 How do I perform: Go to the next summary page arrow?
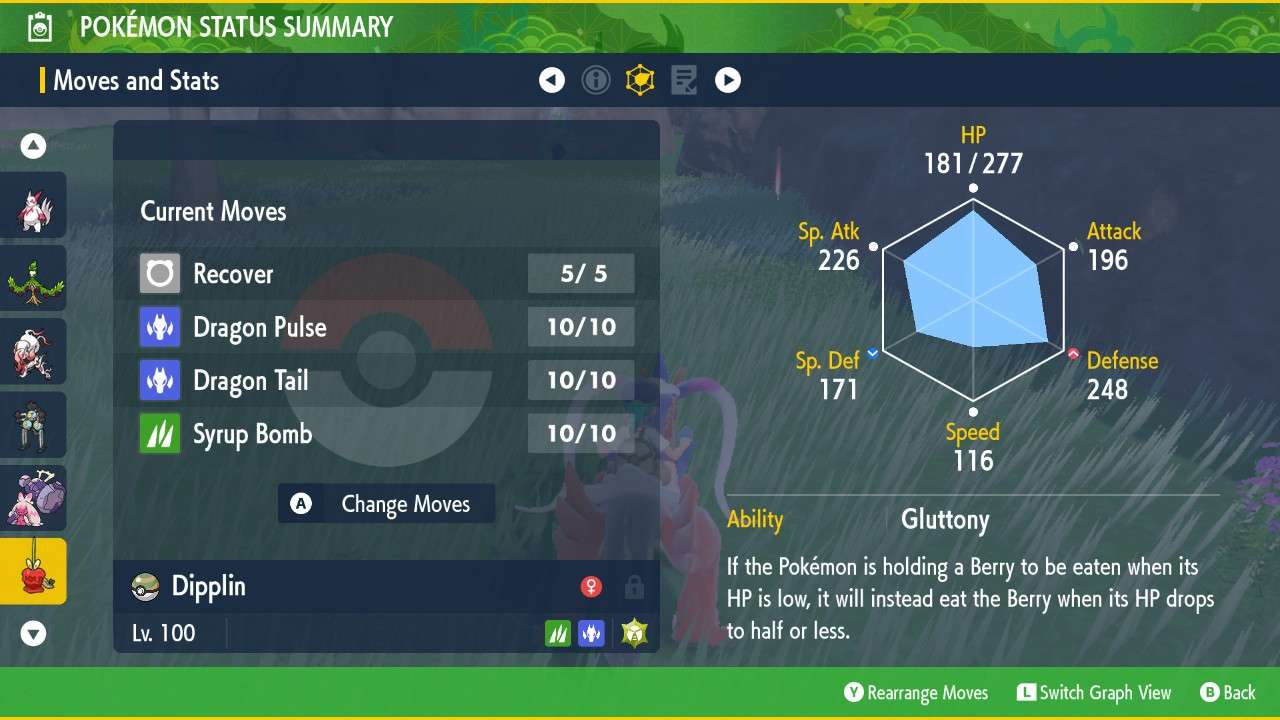pos(728,80)
